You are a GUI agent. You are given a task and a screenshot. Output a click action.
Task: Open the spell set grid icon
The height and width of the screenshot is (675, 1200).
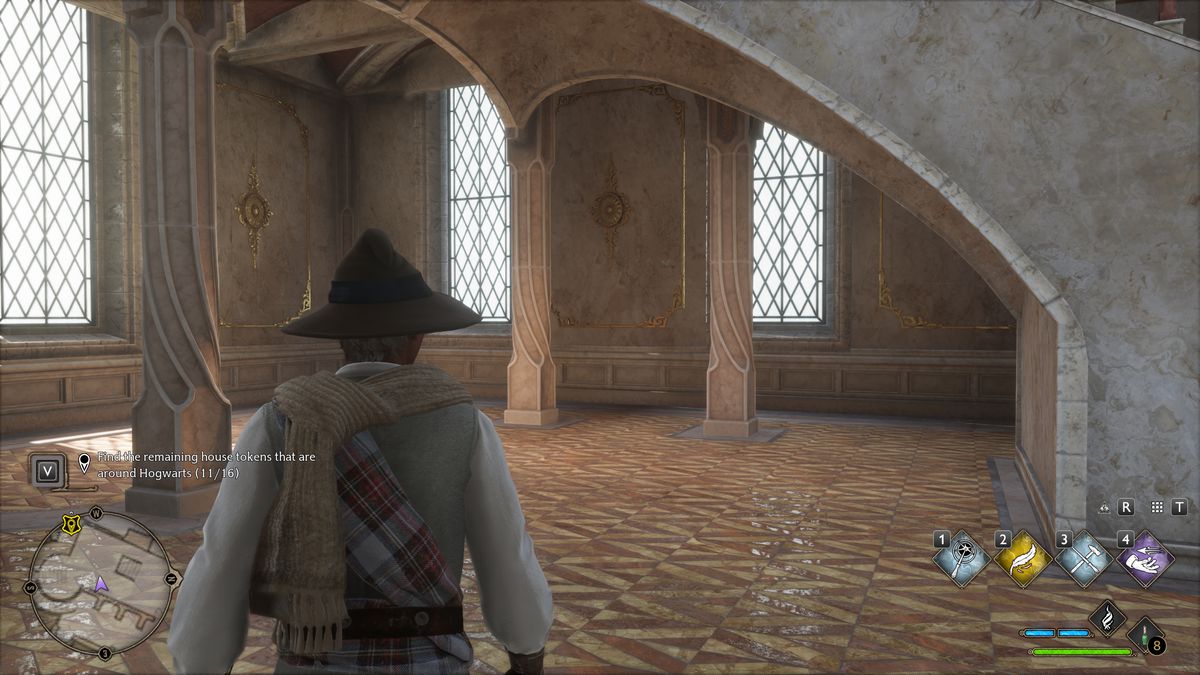1157,508
